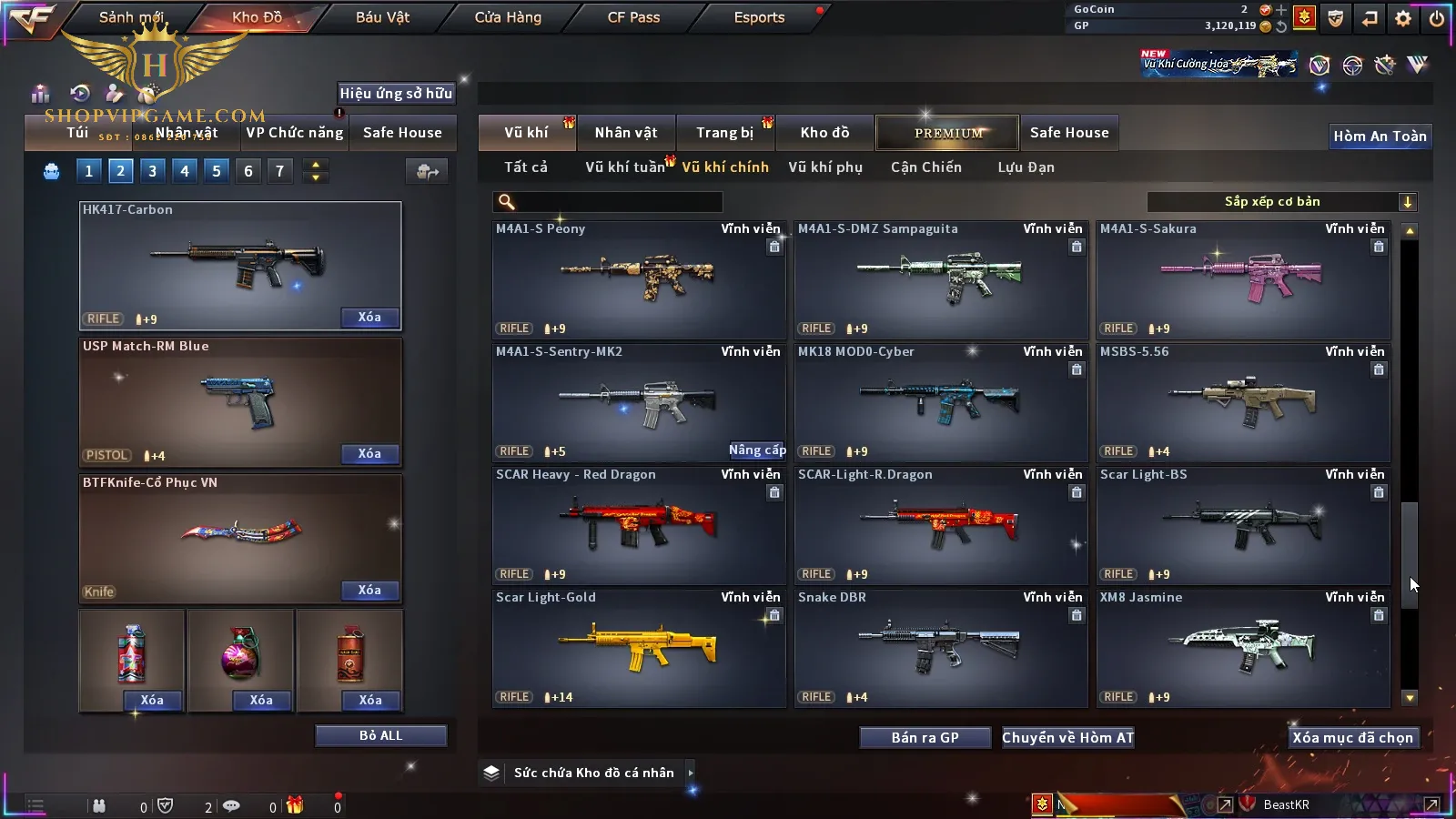1456x819 pixels.
Task: Select the PREMIUM tab
Action: point(948,133)
